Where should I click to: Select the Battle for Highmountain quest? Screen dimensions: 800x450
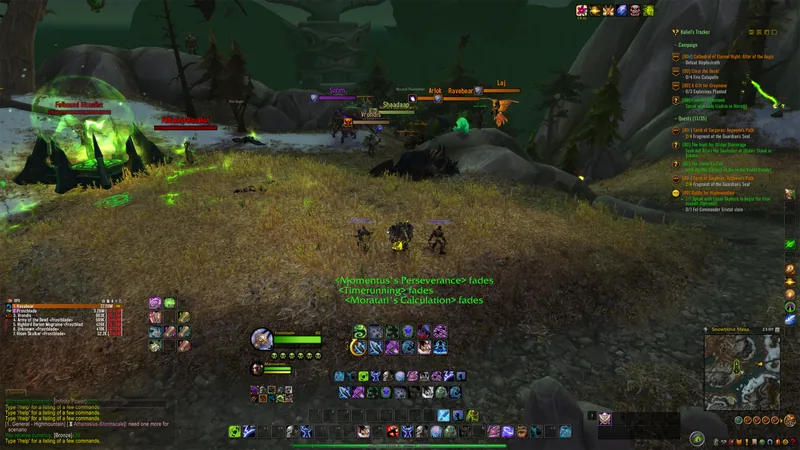(720, 191)
